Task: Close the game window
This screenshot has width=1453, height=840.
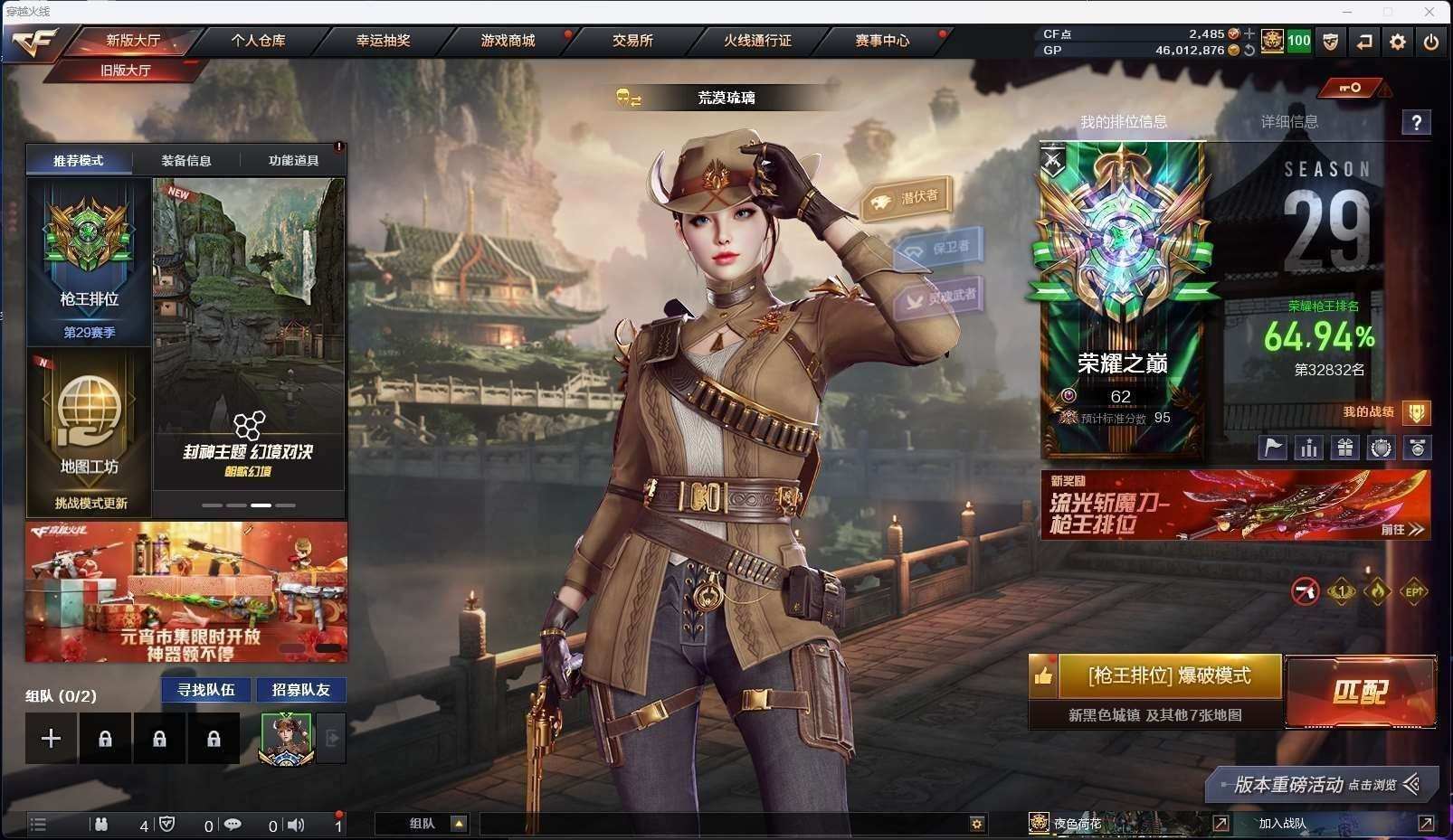Action: (1429, 12)
